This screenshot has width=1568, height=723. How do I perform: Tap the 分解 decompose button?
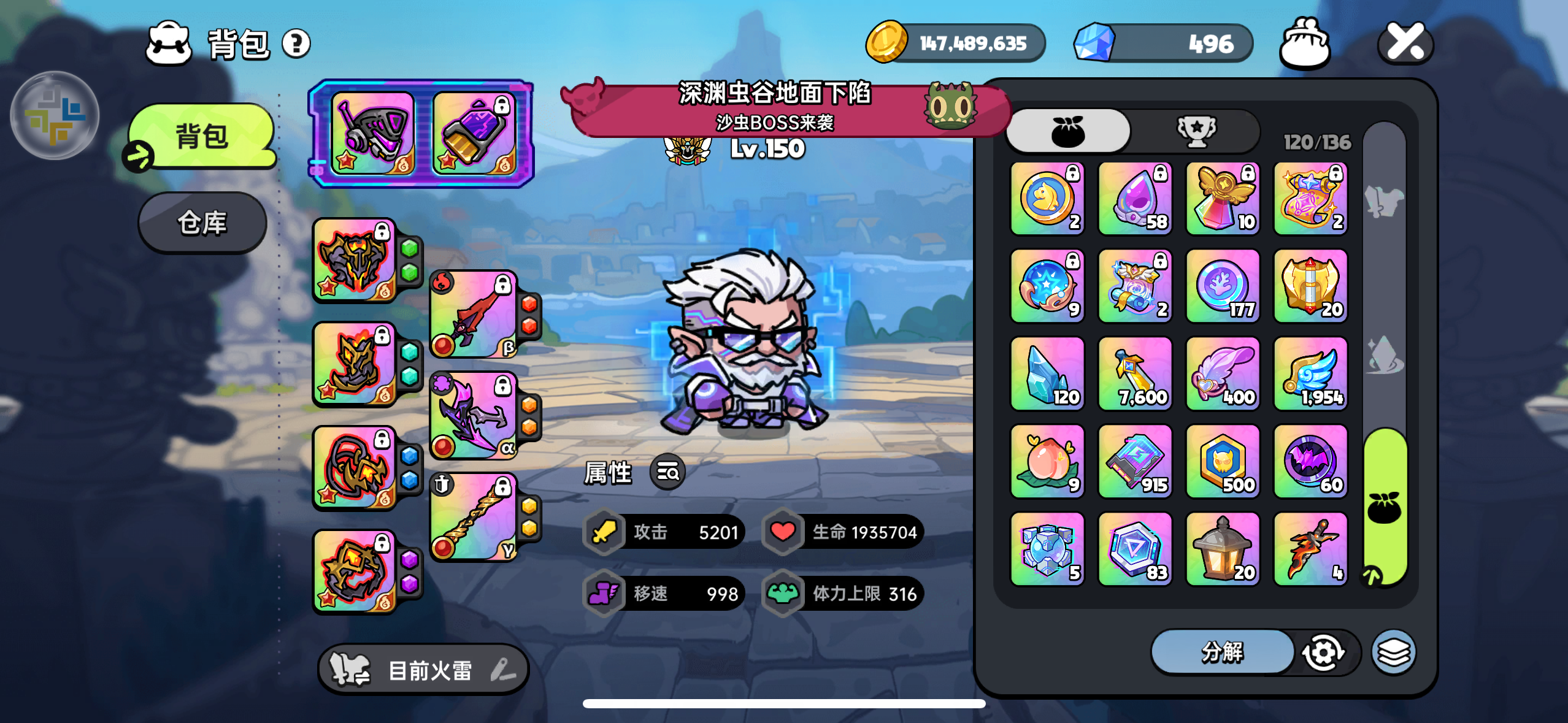point(1222,652)
